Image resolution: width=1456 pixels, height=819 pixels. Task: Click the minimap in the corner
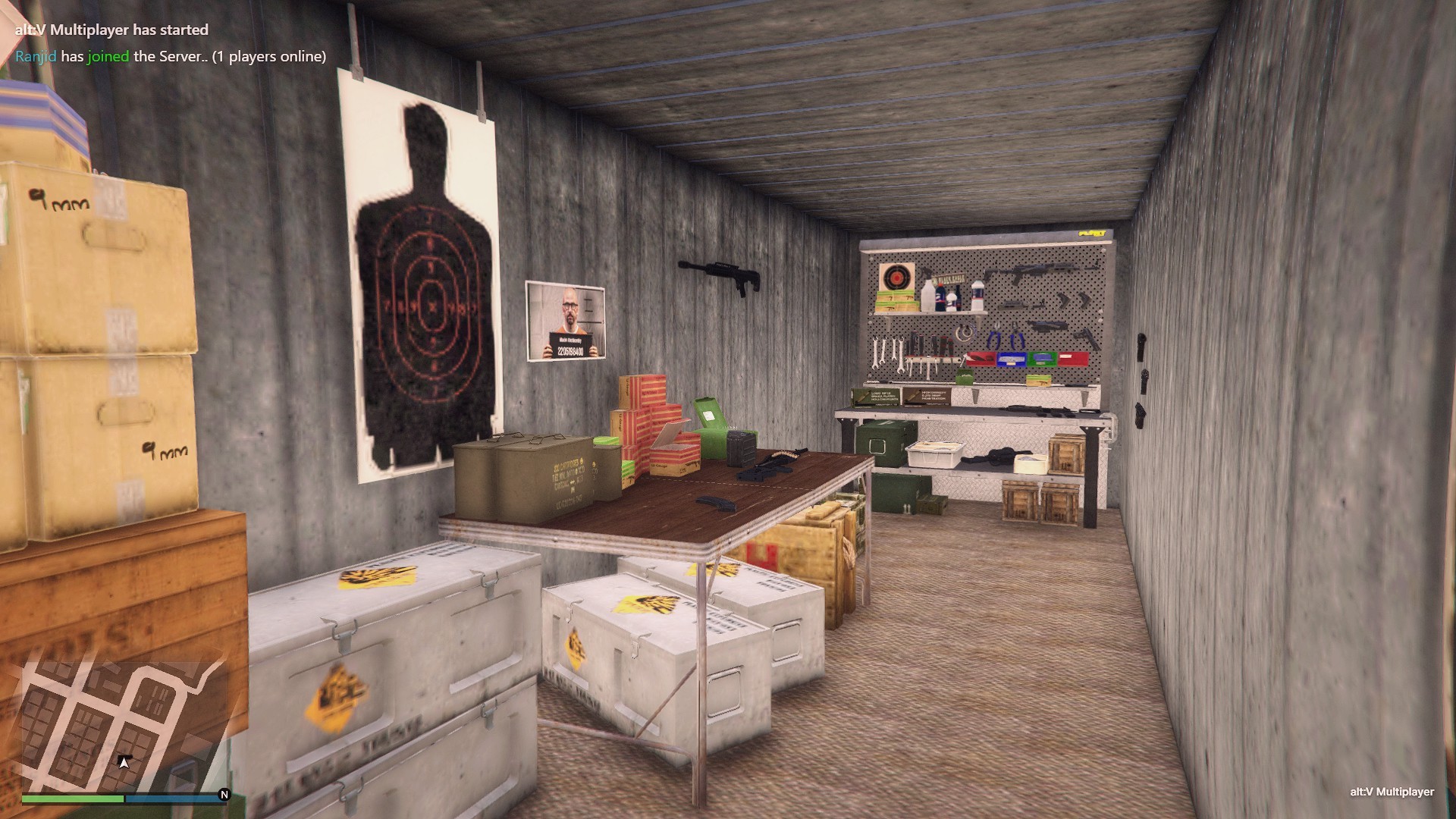121,724
